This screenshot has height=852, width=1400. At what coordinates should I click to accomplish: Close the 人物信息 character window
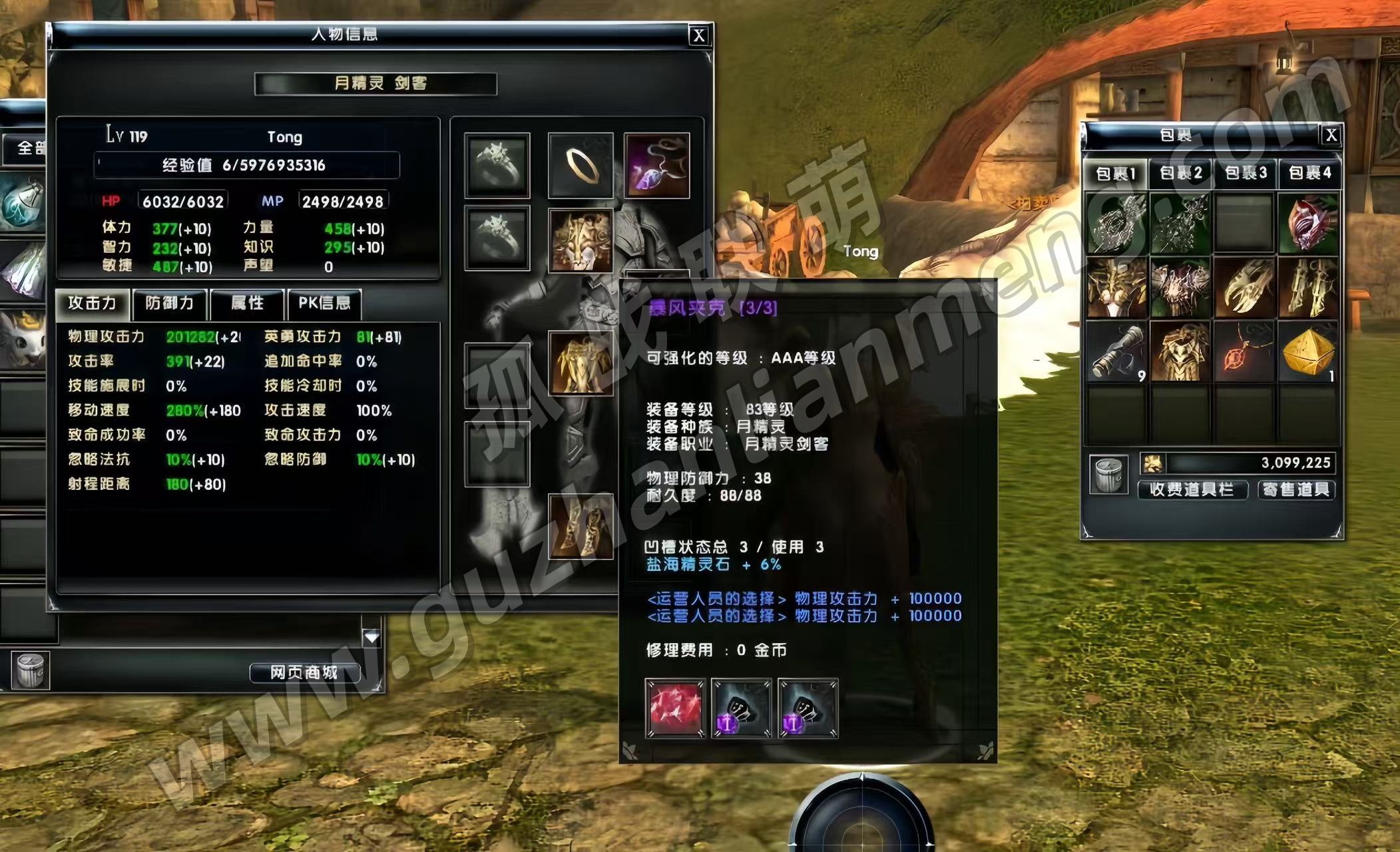coord(698,35)
